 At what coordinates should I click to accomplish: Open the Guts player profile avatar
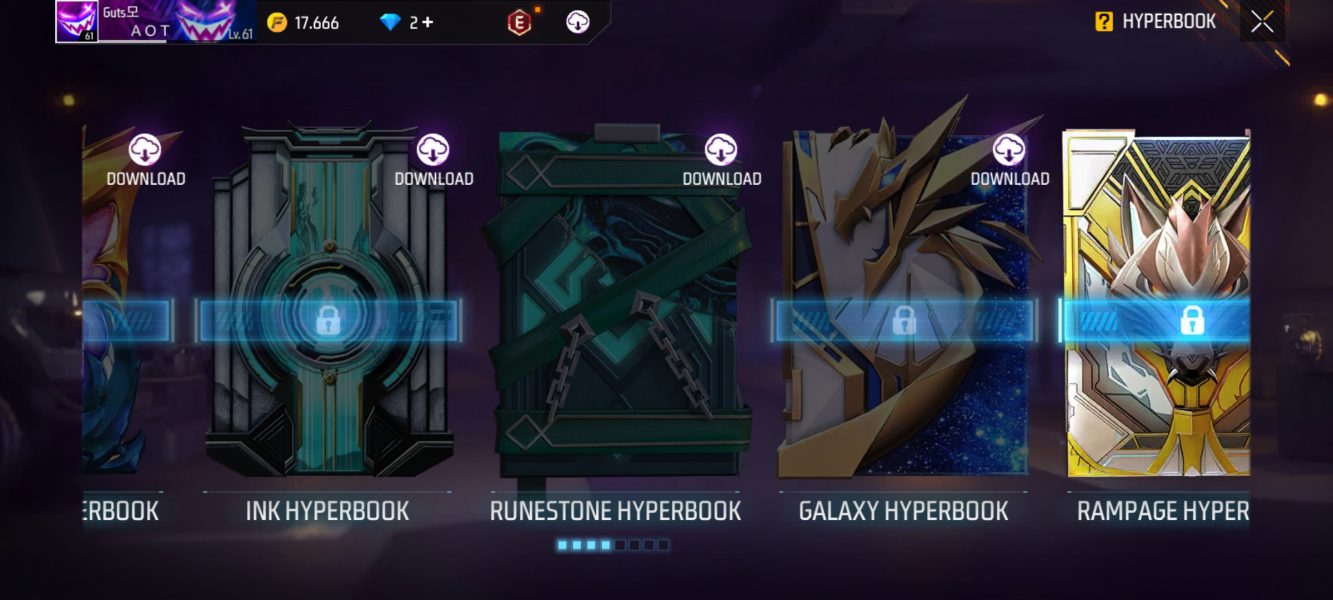click(76, 21)
